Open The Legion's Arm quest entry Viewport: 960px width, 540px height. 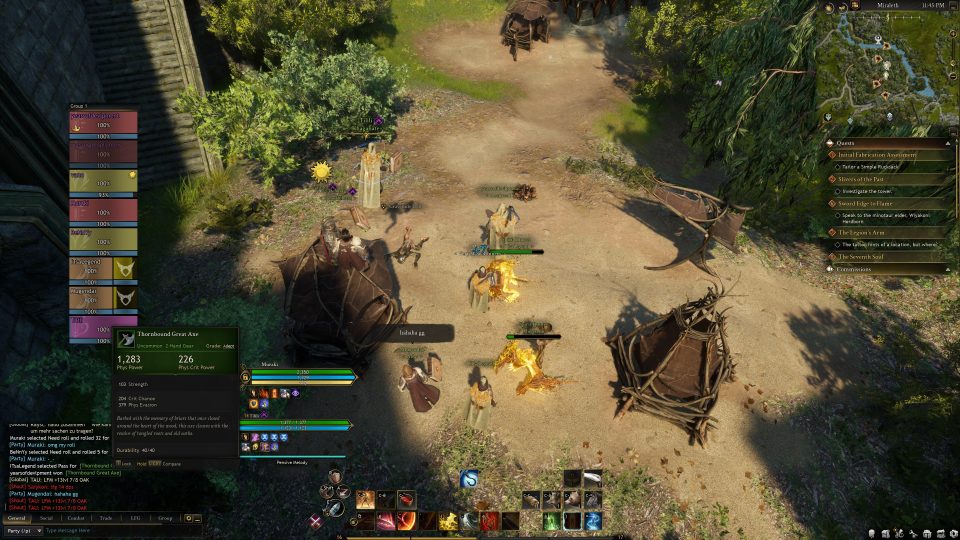click(x=868, y=232)
